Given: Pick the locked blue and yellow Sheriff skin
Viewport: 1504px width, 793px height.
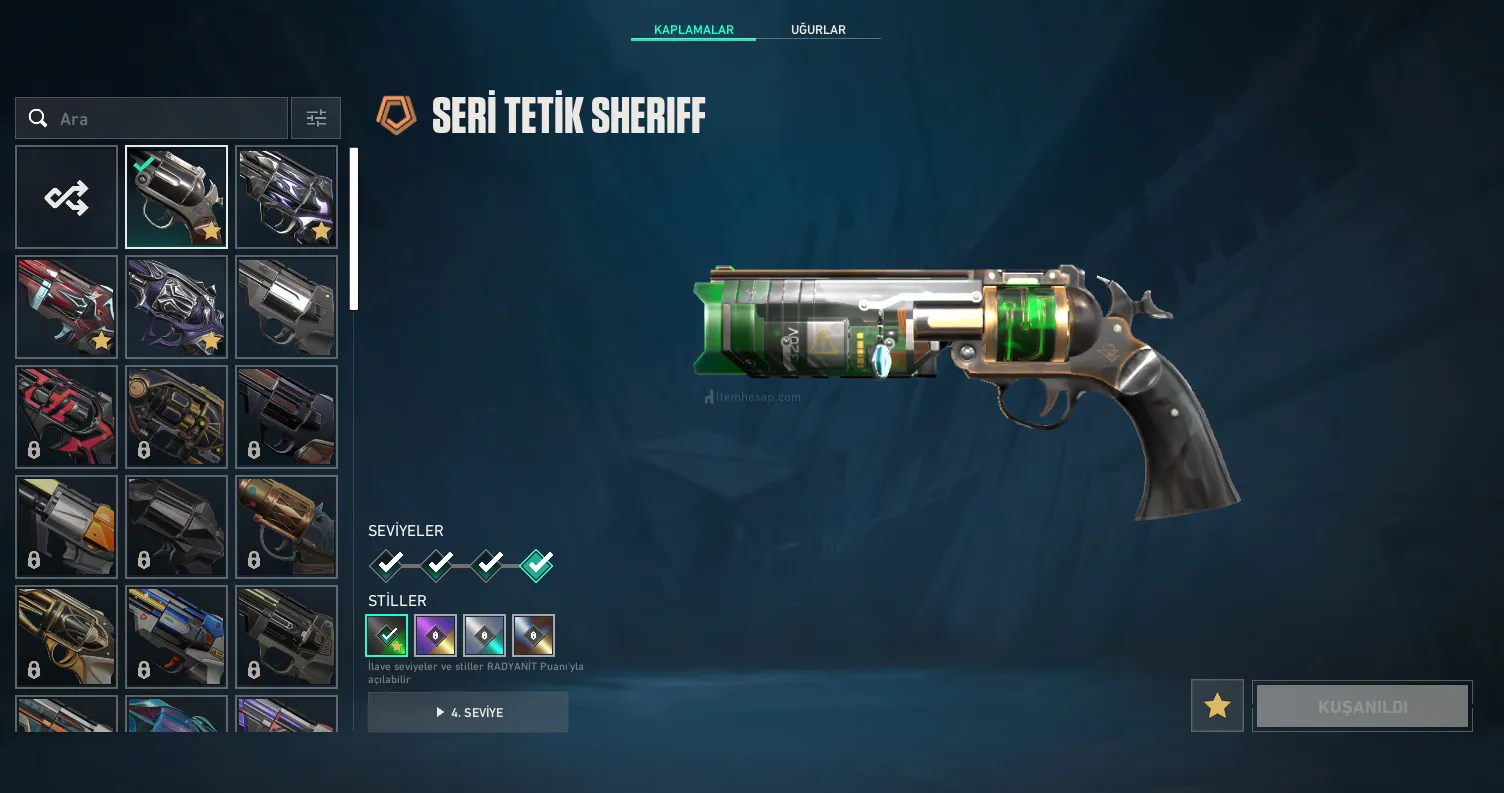Looking at the screenshot, I should coord(177,637).
